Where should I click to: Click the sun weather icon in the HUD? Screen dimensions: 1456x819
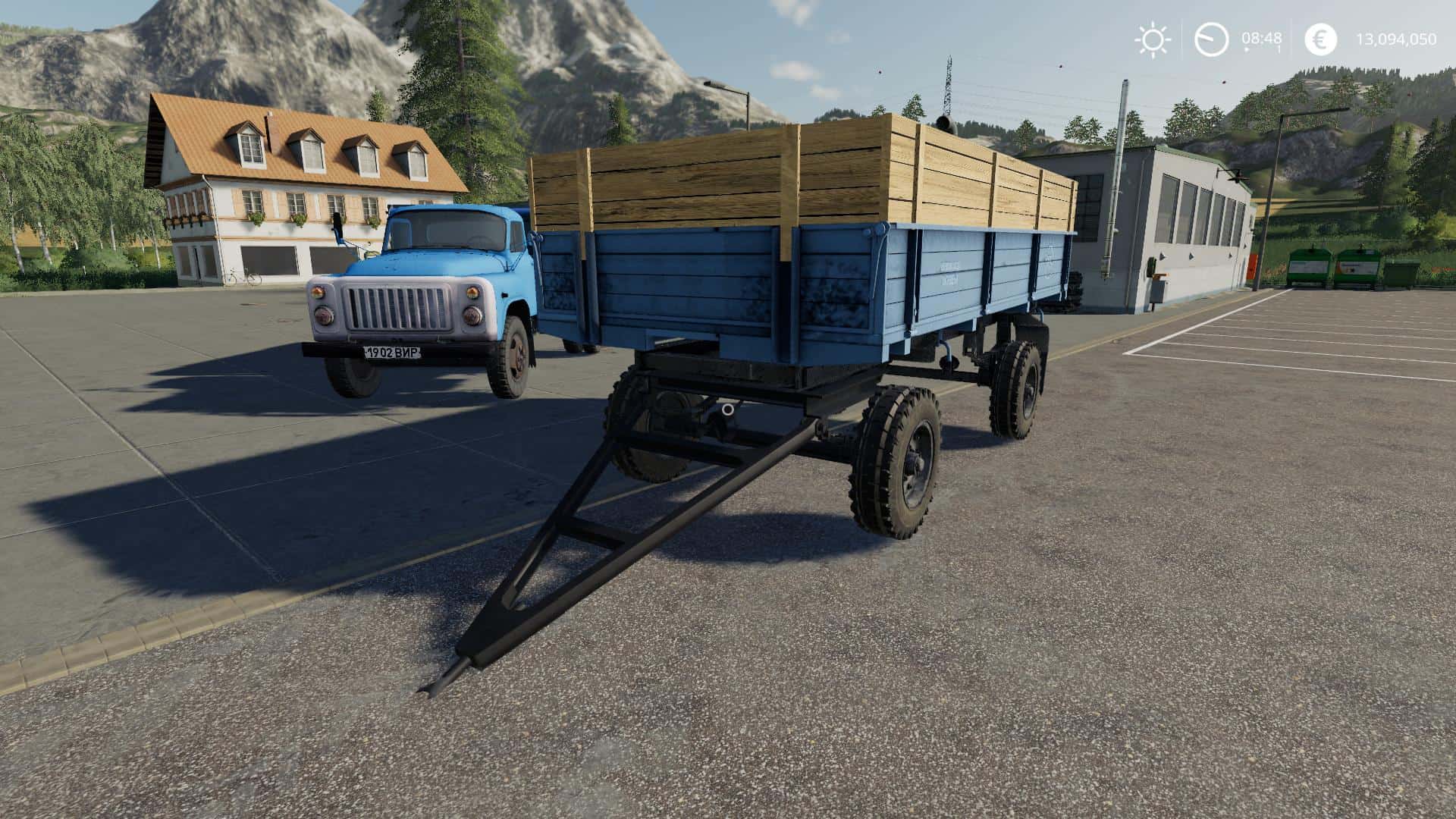click(1153, 39)
